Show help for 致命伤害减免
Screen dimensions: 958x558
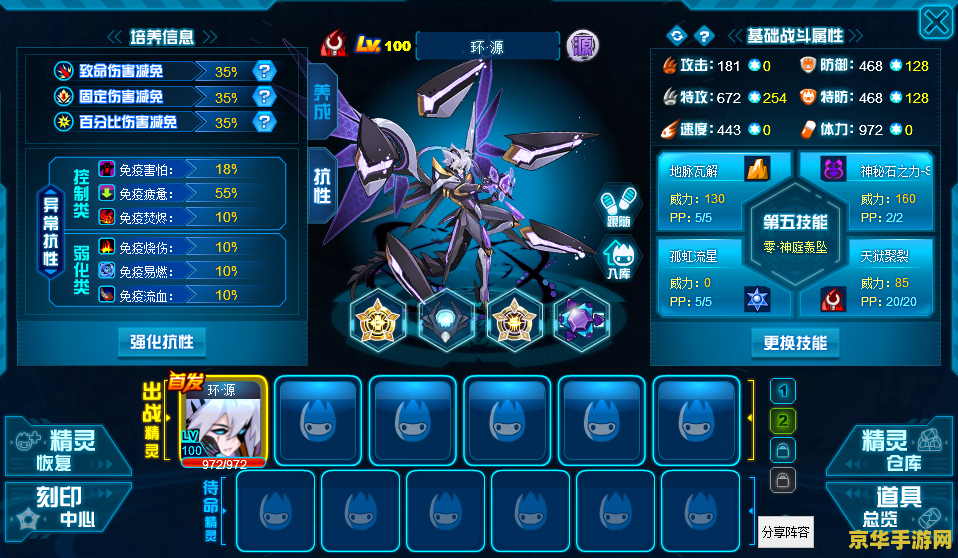[264, 70]
